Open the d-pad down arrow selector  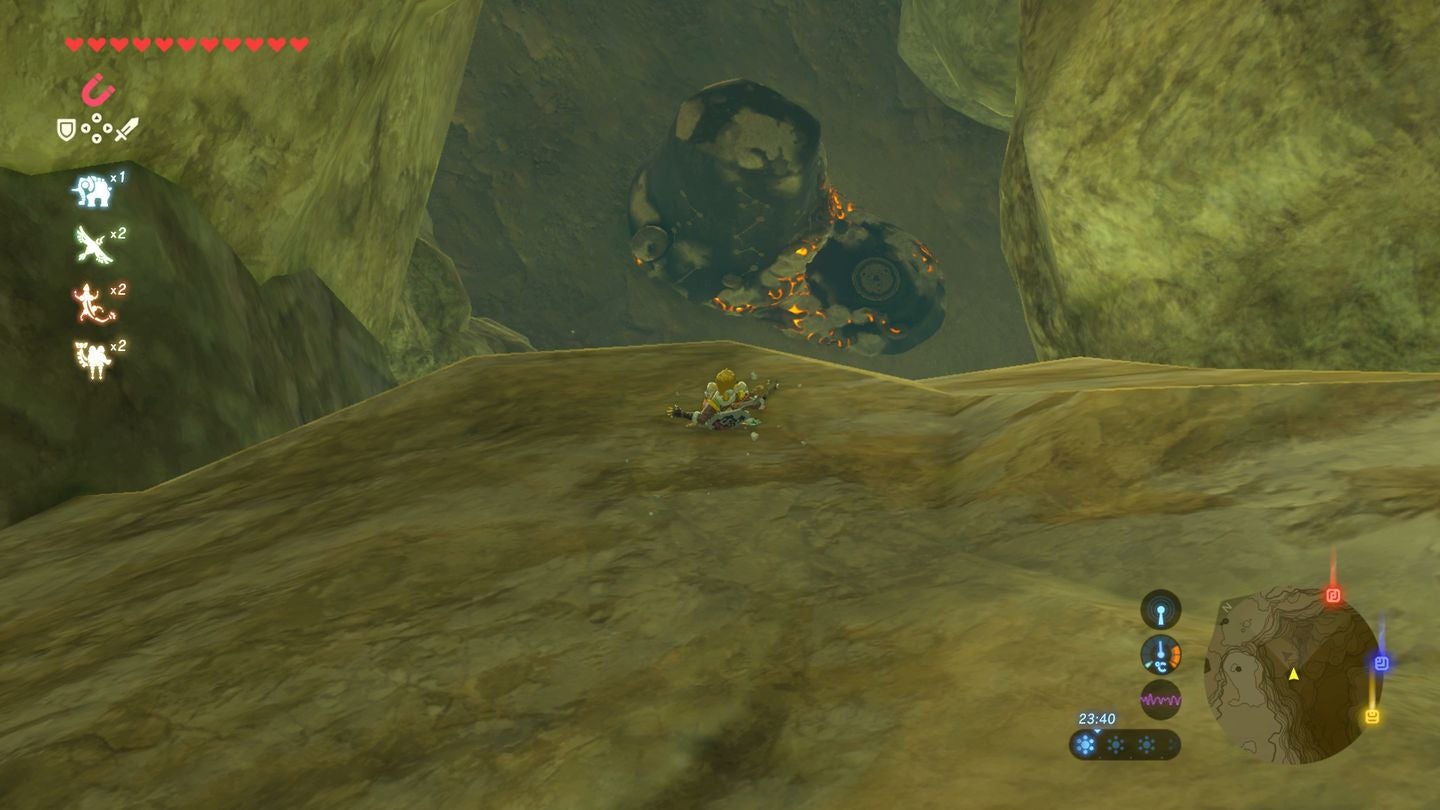(x=96, y=138)
